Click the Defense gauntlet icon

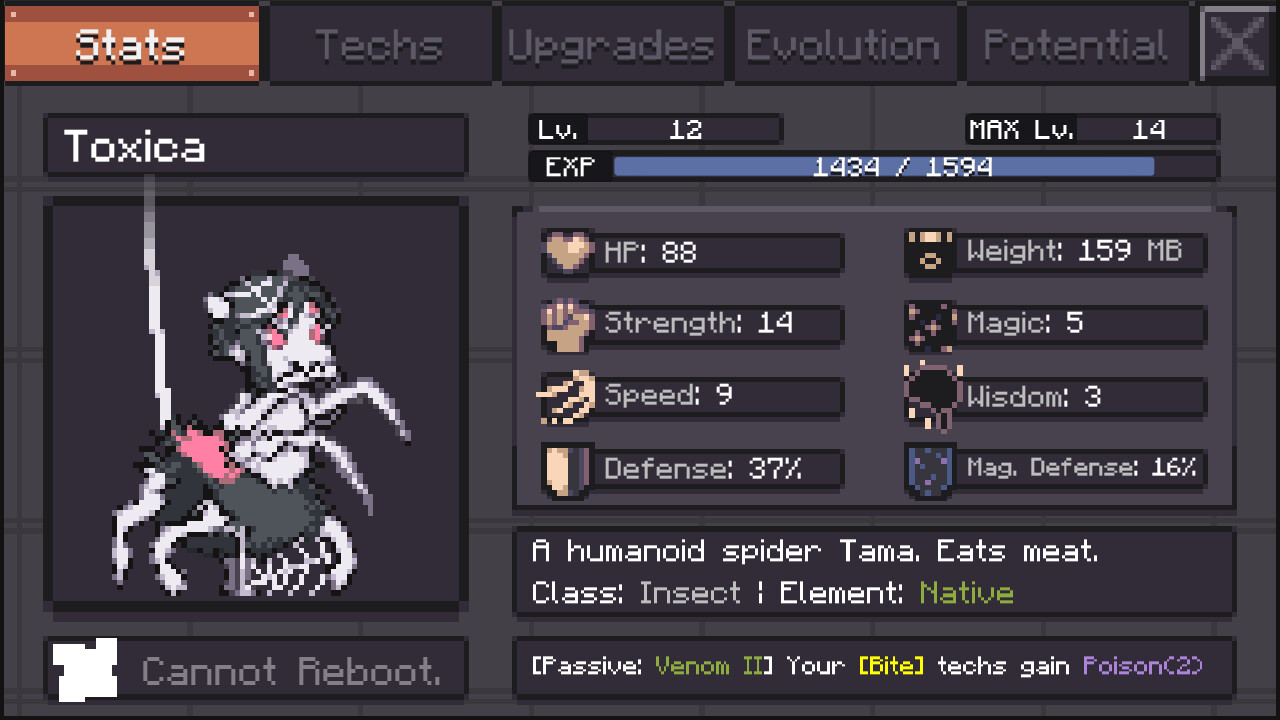click(565, 468)
